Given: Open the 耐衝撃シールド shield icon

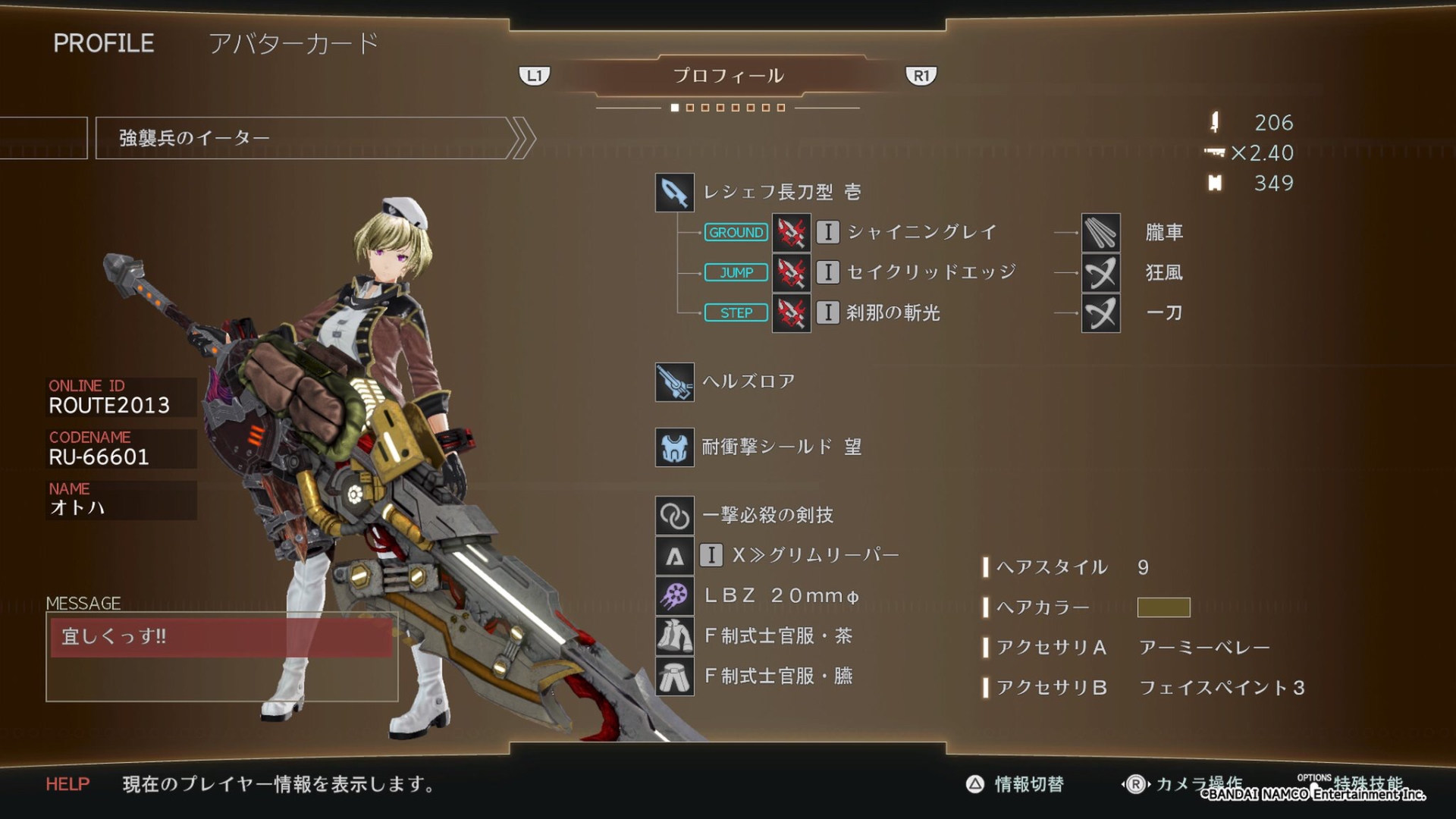Looking at the screenshot, I should pos(673,447).
